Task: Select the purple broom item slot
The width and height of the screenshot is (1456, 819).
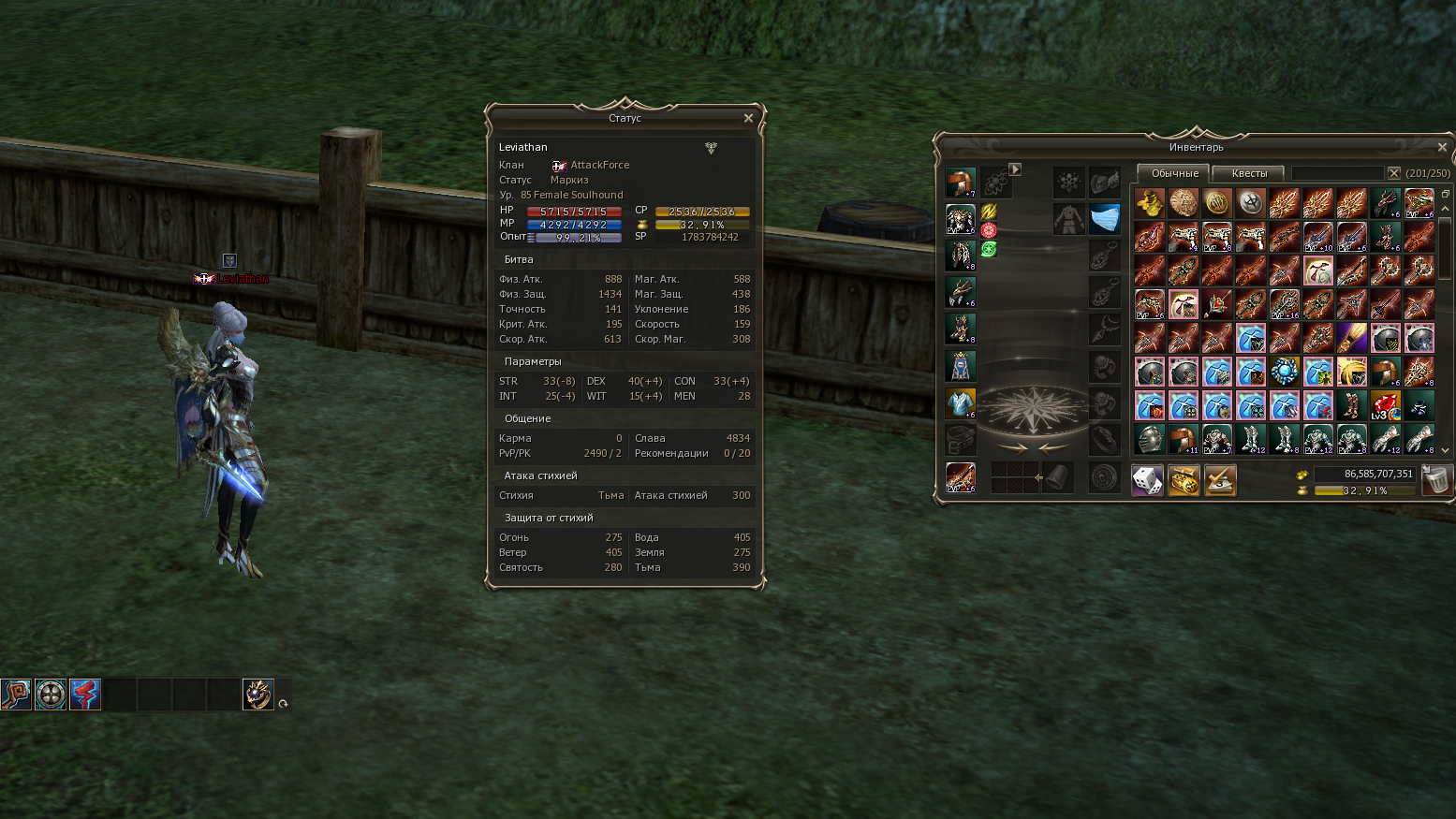Action: (1351, 338)
